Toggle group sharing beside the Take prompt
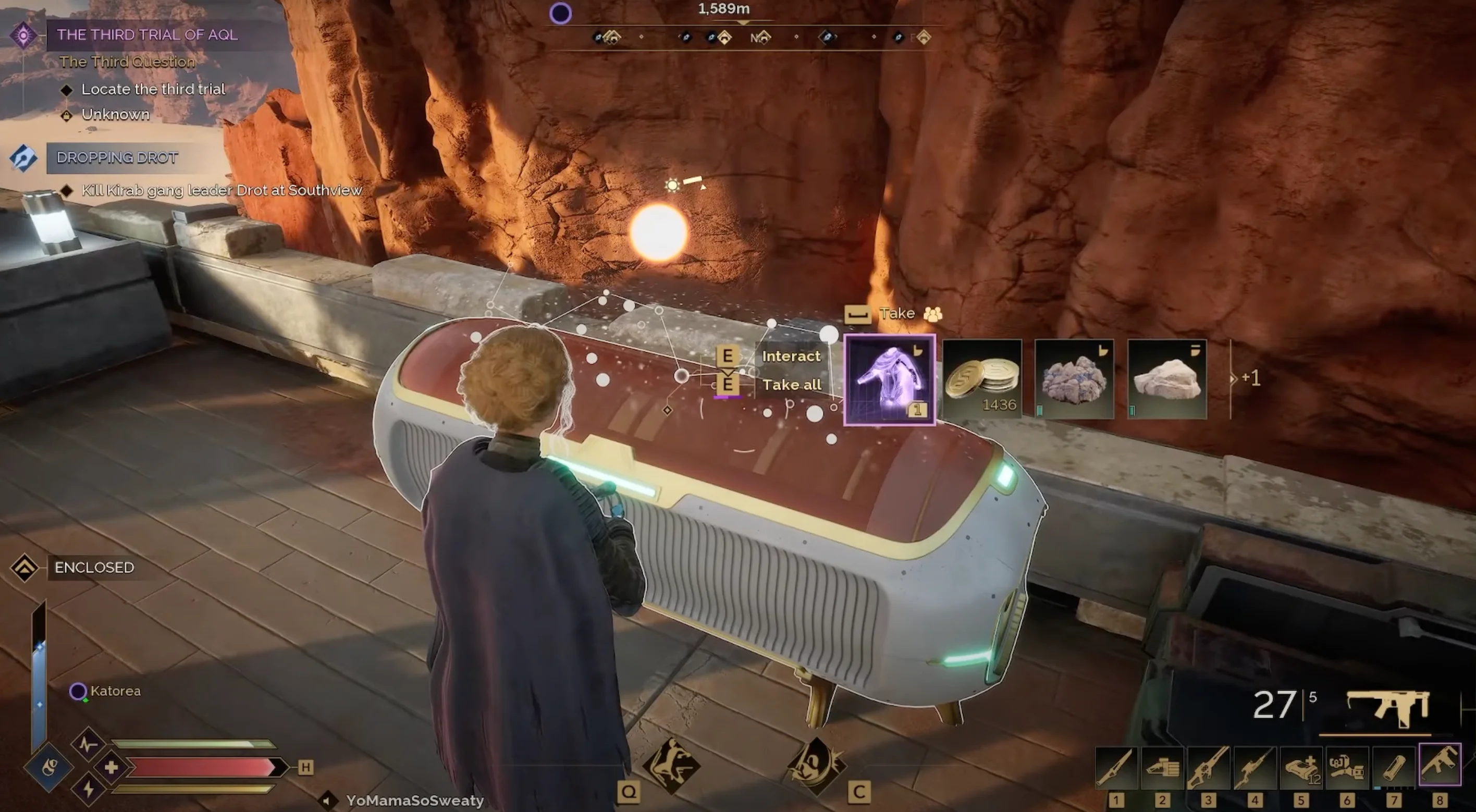Screen dimensions: 1476x812 tap(934, 314)
